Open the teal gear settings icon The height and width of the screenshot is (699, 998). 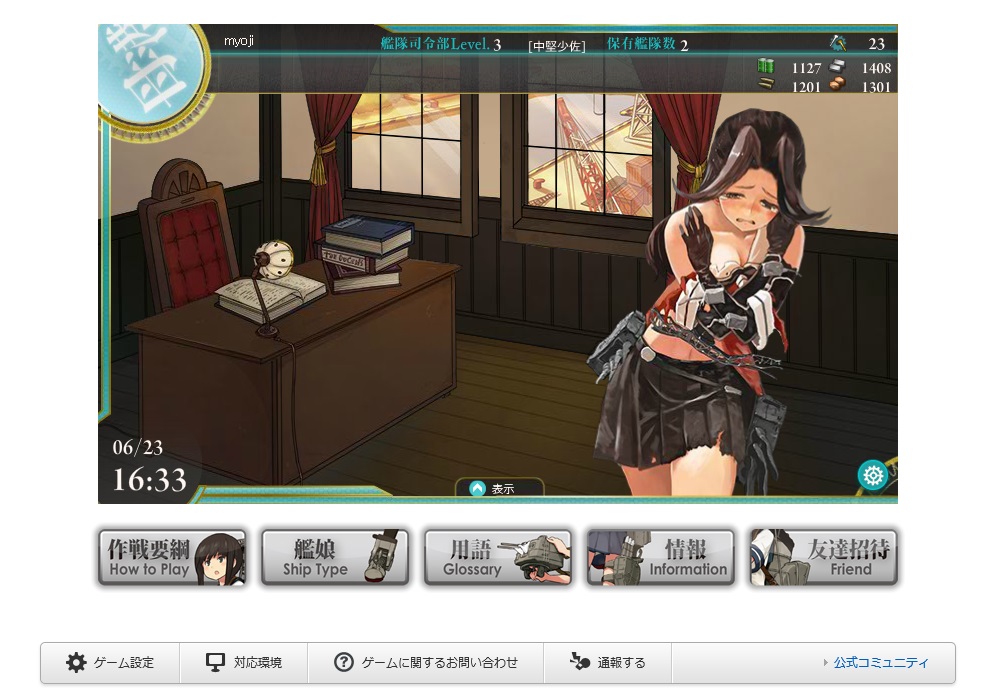tap(872, 475)
